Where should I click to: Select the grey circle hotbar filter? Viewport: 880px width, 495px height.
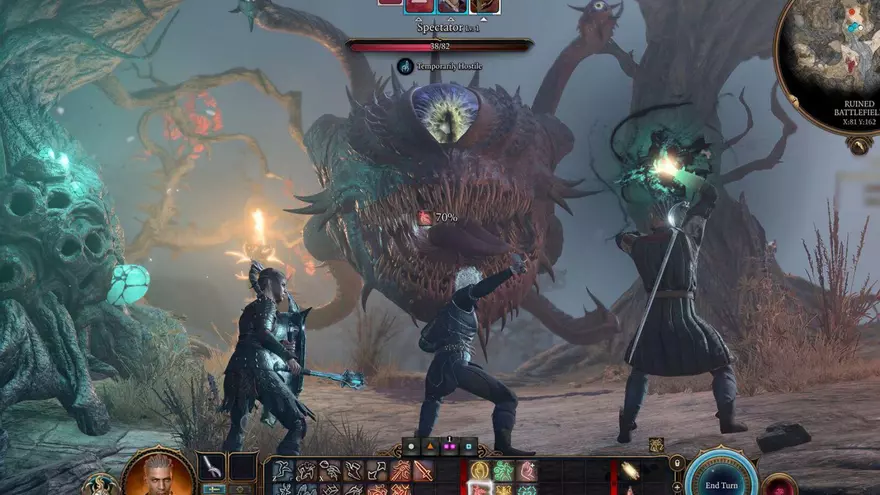tap(412, 447)
